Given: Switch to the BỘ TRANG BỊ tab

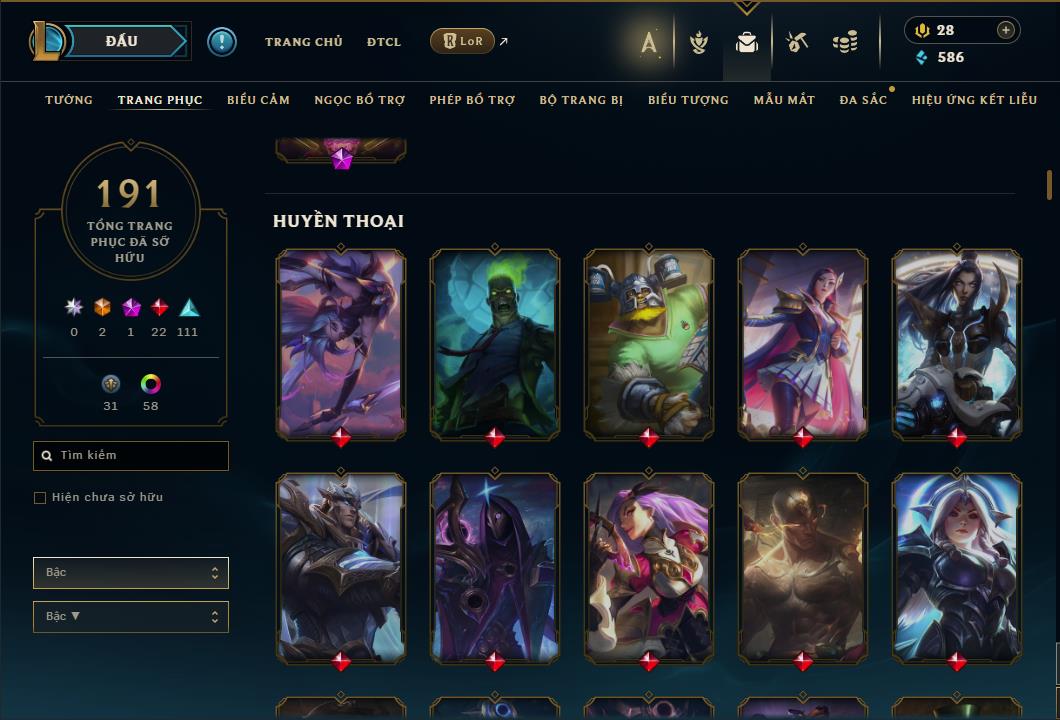Looking at the screenshot, I should (581, 100).
